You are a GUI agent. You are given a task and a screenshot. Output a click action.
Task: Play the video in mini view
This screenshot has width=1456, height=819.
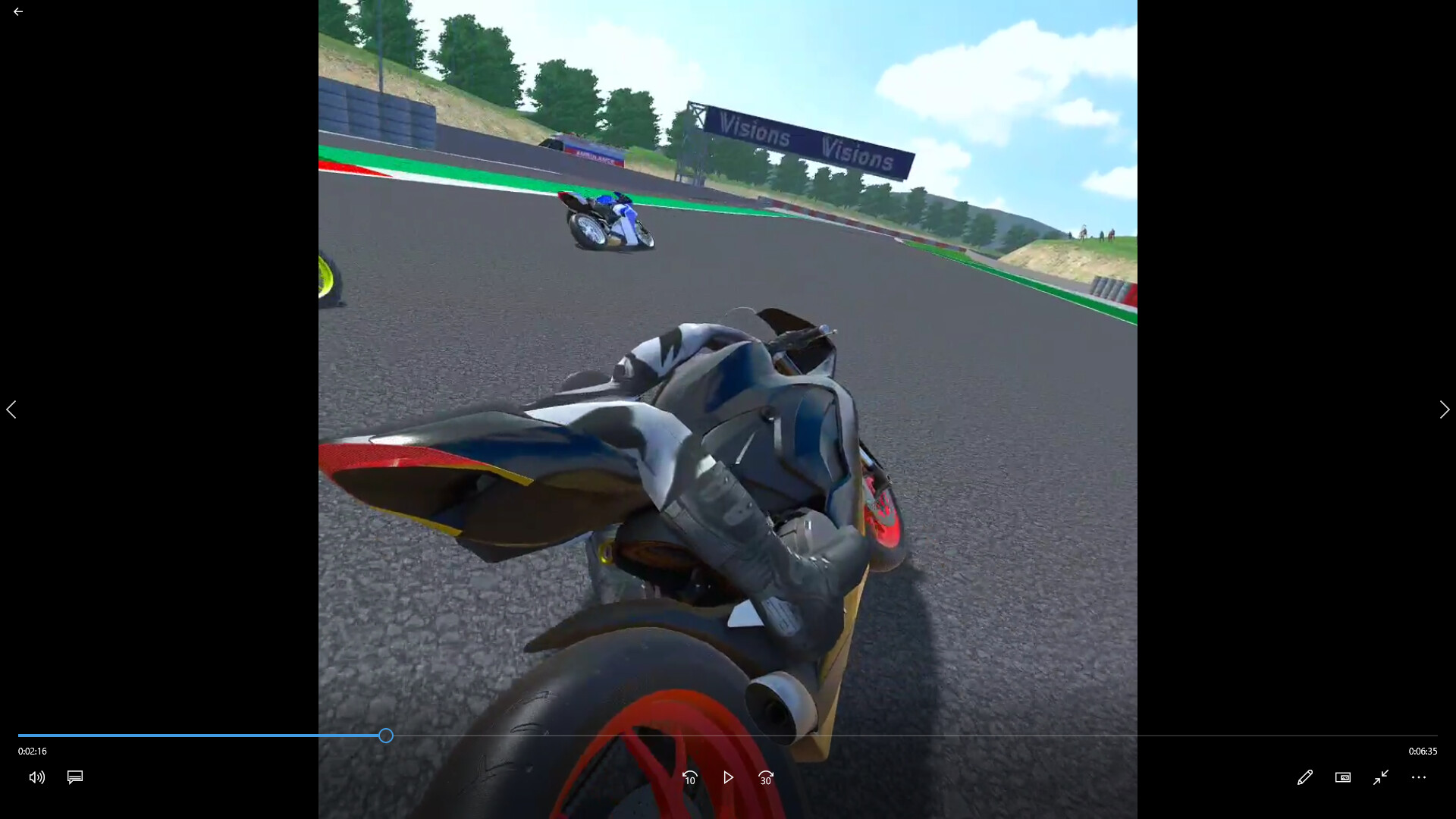(x=1343, y=777)
